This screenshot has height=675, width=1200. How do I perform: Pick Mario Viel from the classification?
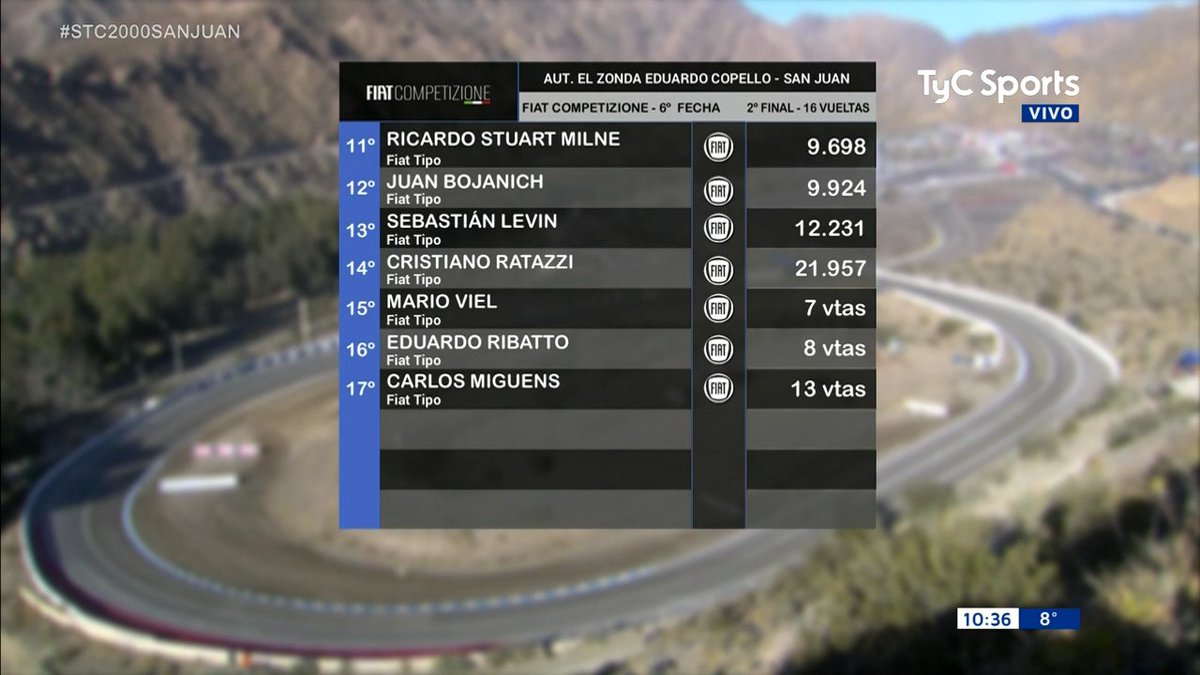click(x=442, y=308)
